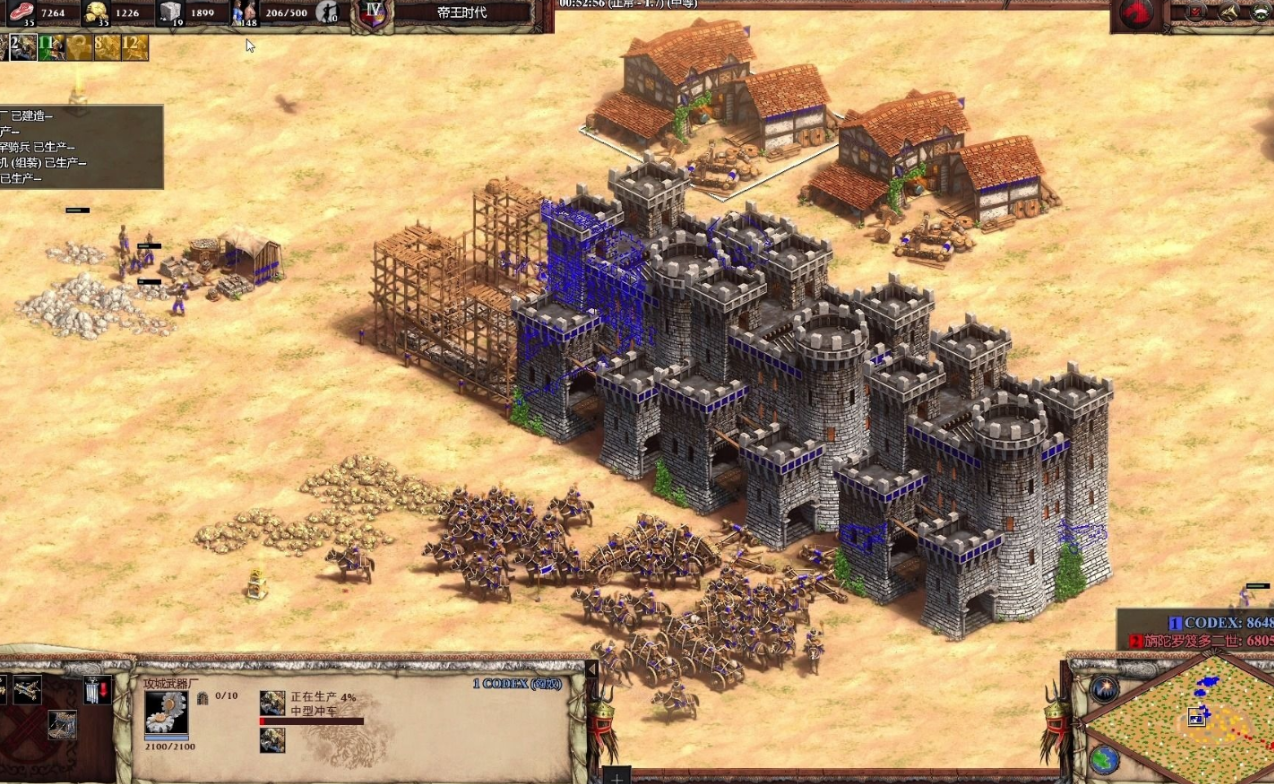Screen dimensions: 1274x784
Task: Set gather point with banner icon
Action: click(97, 690)
